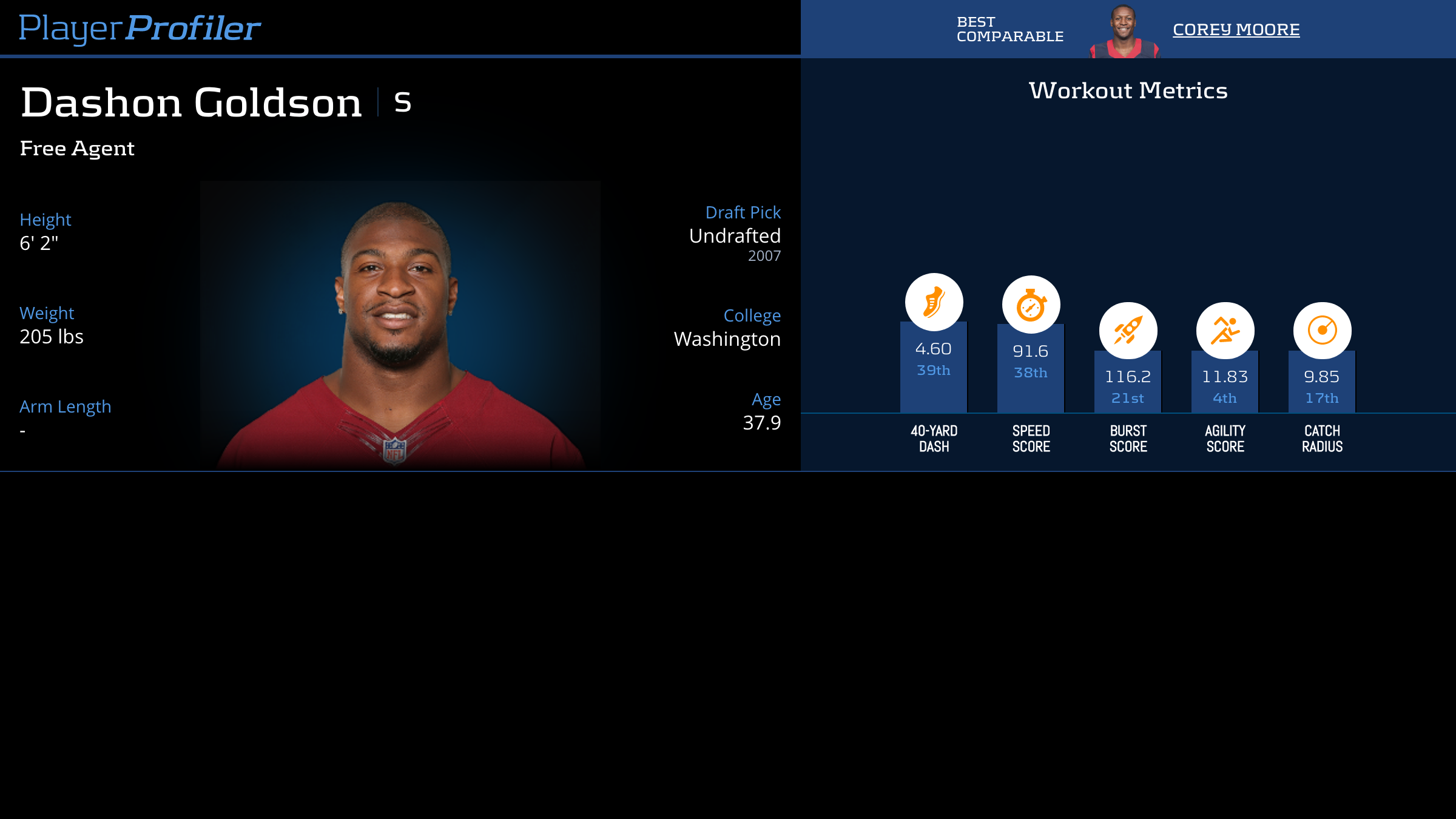Screen dimensions: 1456x819
Task: Choose the Burst Score rocket icon
Action: point(1128,331)
